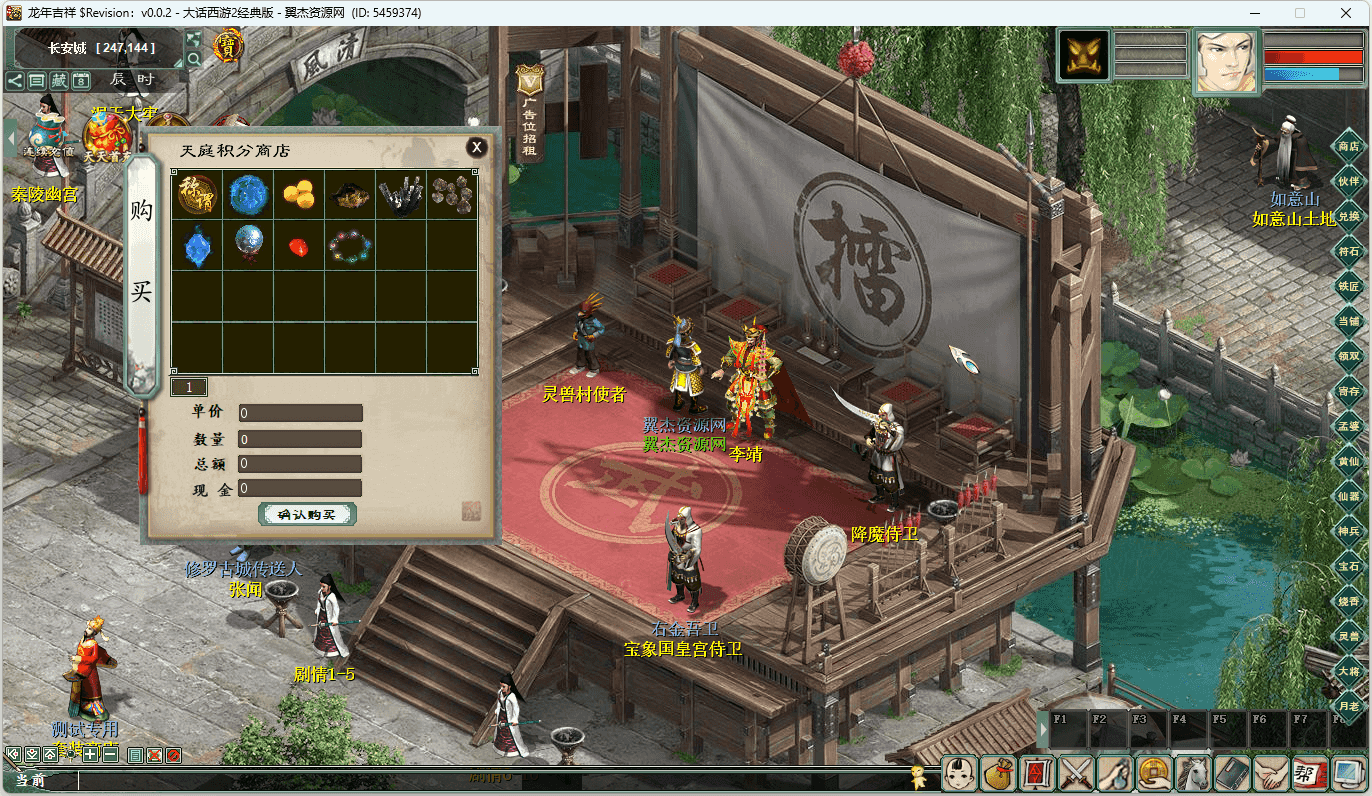Select the blue crystal shop item
The height and width of the screenshot is (796, 1372).
pyautogui.click(x=197, y=246)
